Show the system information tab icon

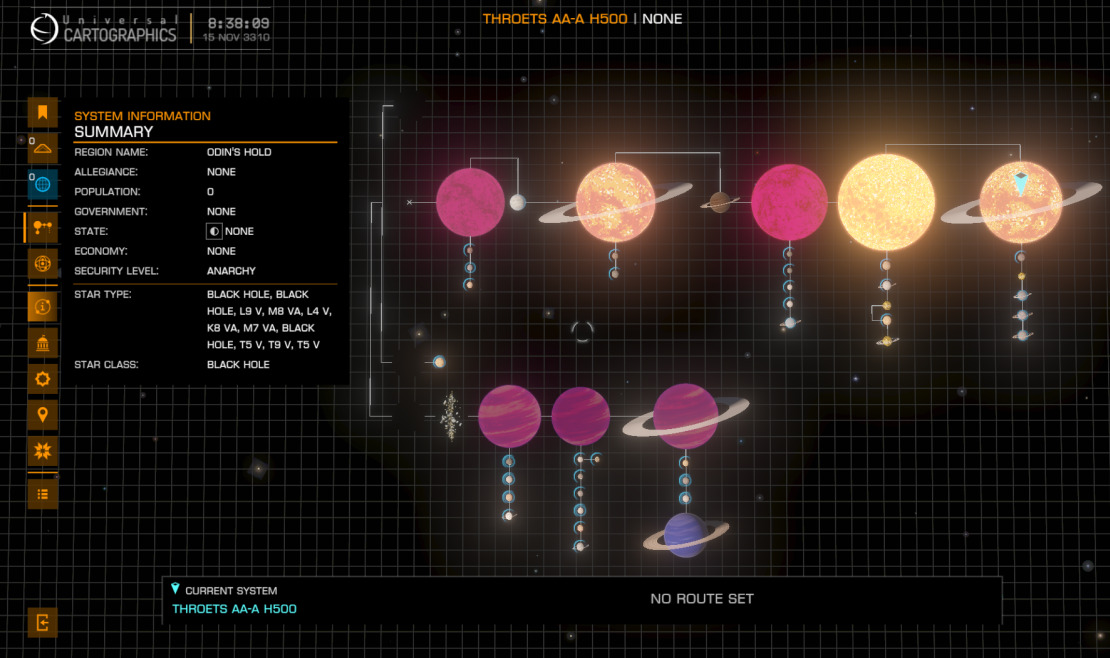42,306
